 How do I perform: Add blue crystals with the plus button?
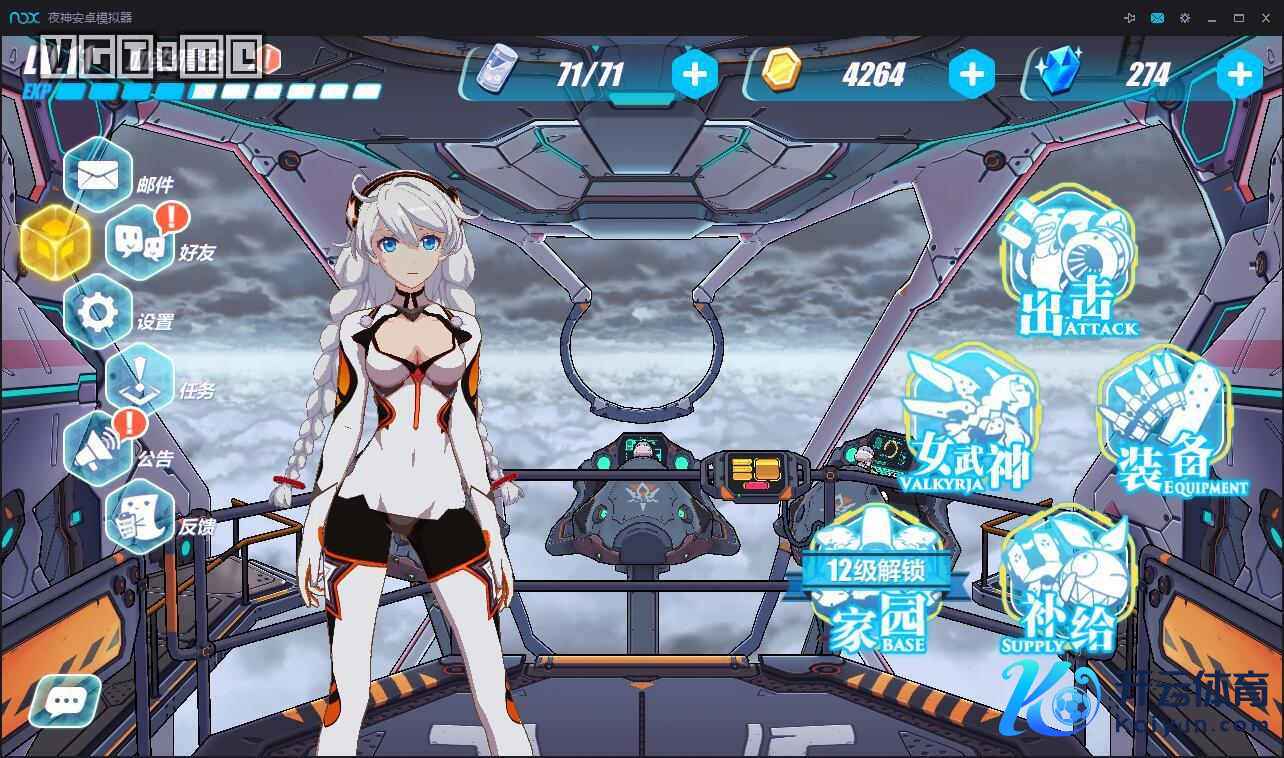coord(1240,75)
